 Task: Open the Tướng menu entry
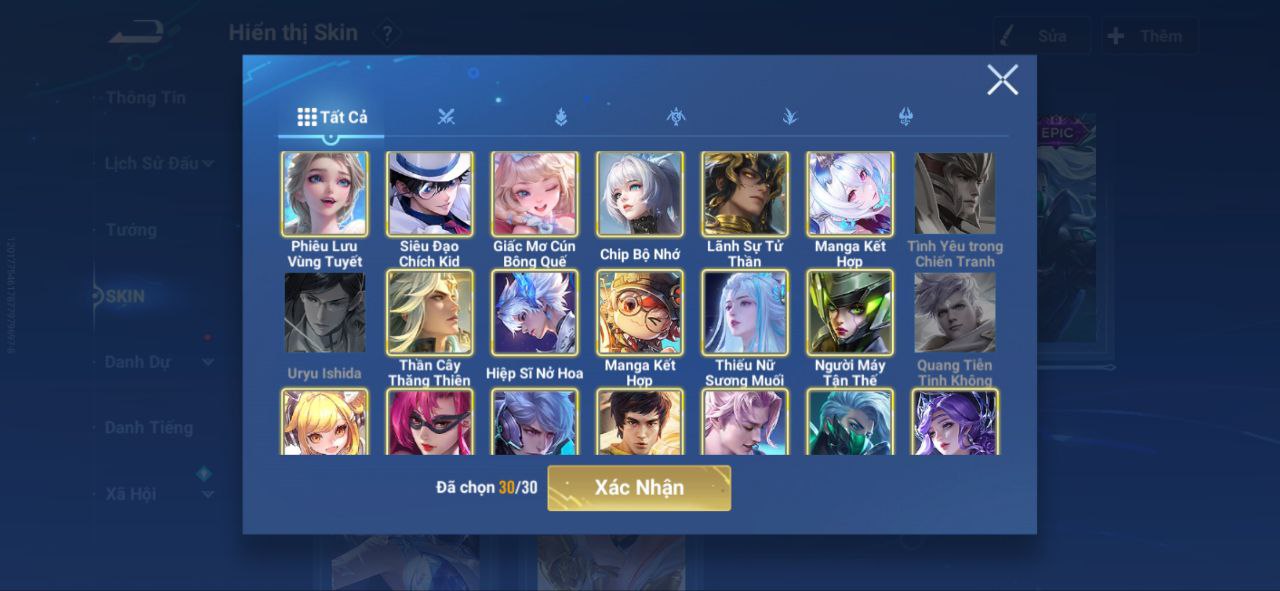tap(131, 230)
